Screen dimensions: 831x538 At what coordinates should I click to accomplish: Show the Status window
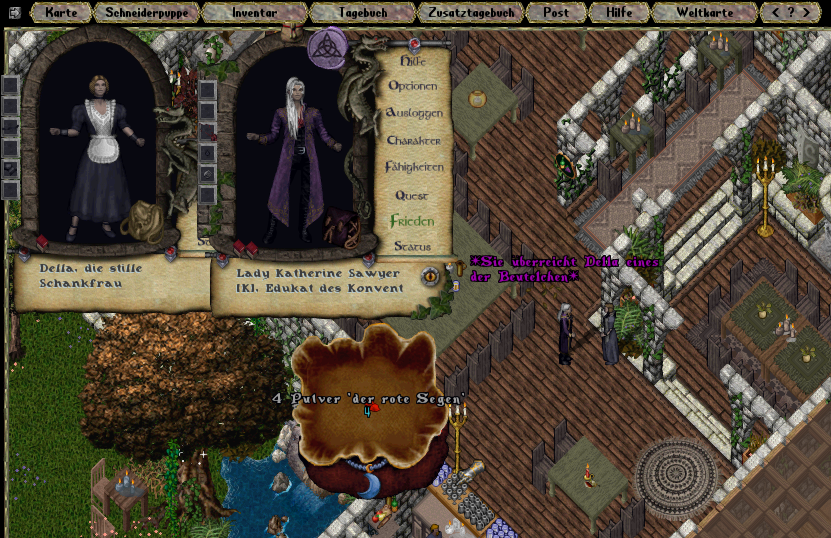412,246
